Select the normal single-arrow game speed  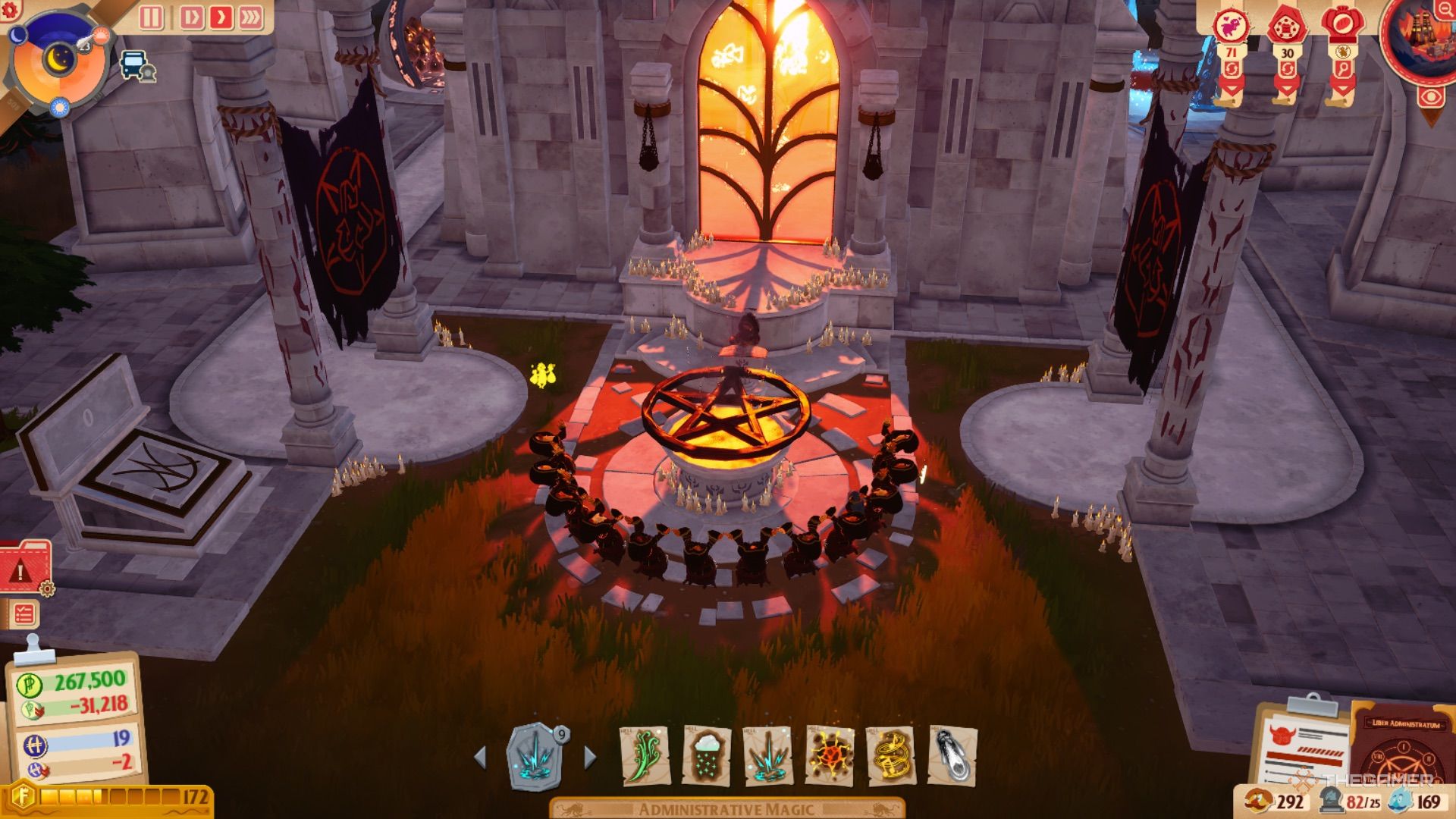click(x=221, y=17)
